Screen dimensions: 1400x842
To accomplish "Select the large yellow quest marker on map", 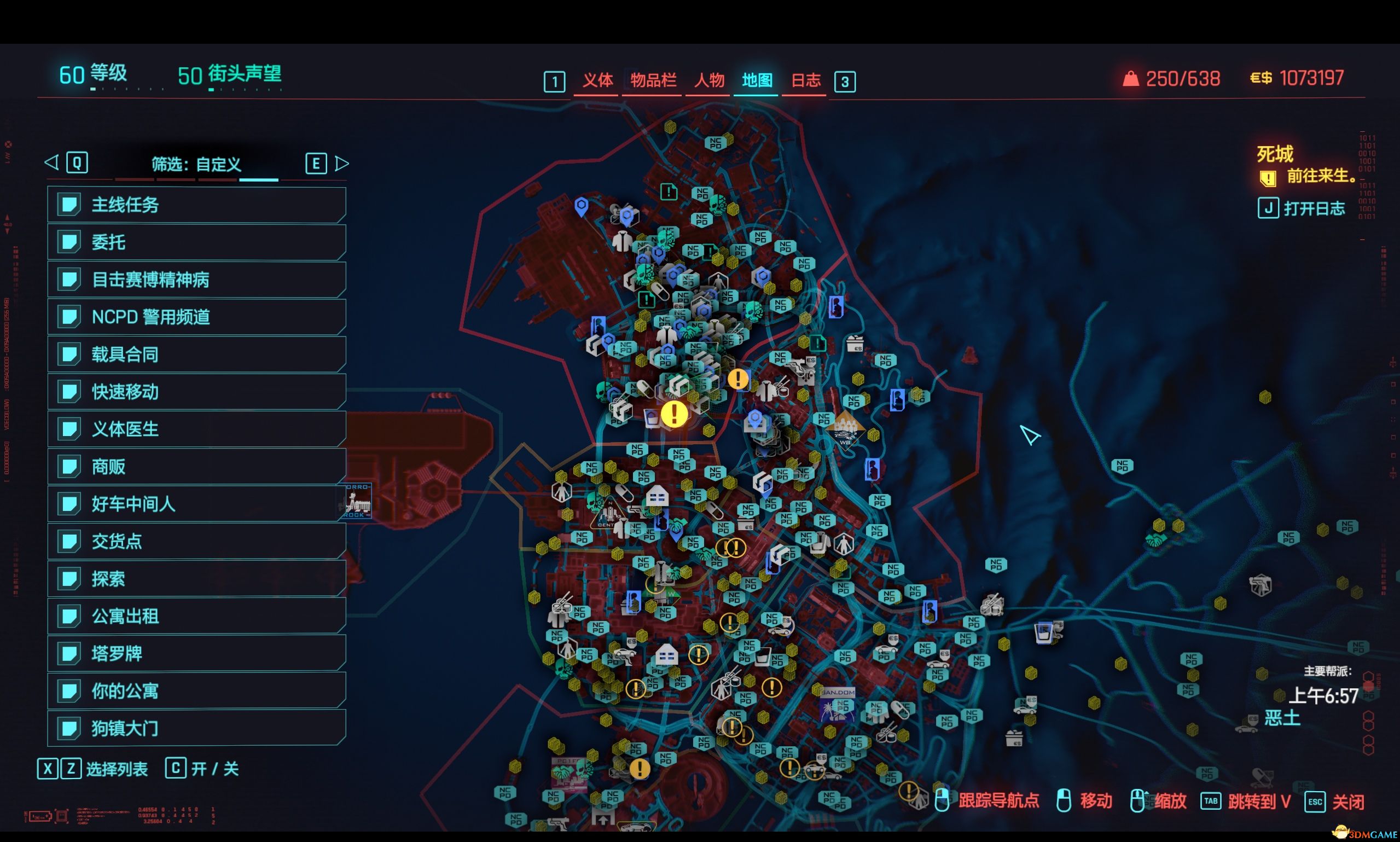I will 674,414.
